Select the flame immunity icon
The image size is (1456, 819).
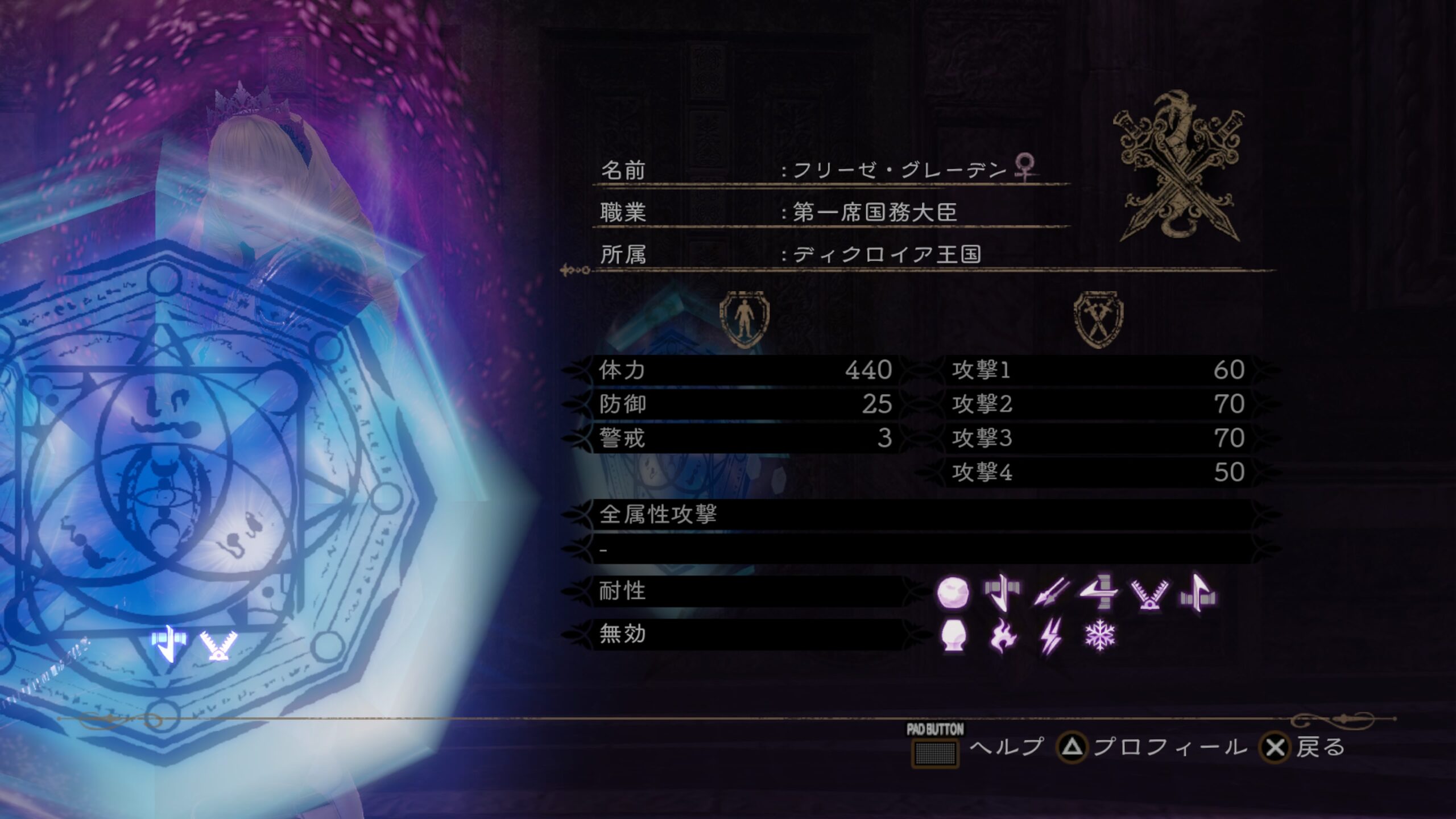point(1001,634)
